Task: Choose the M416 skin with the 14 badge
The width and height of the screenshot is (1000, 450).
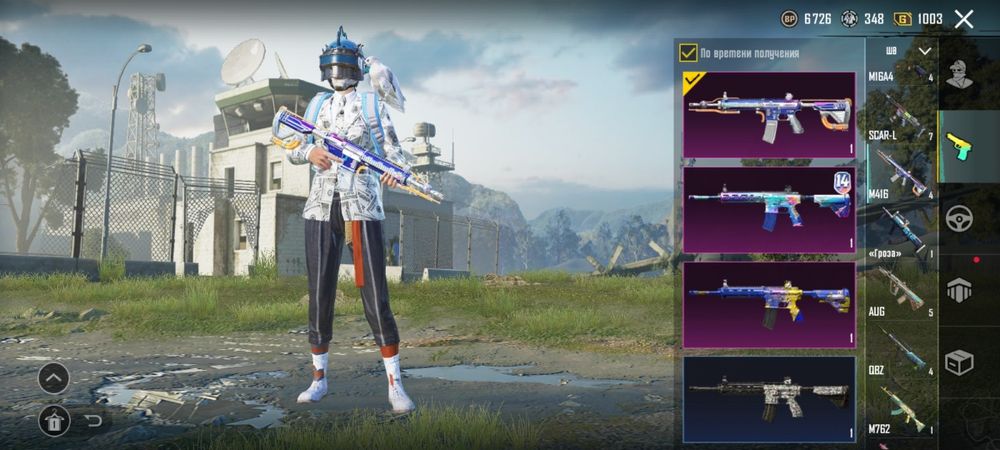Action: coord(769,209)
